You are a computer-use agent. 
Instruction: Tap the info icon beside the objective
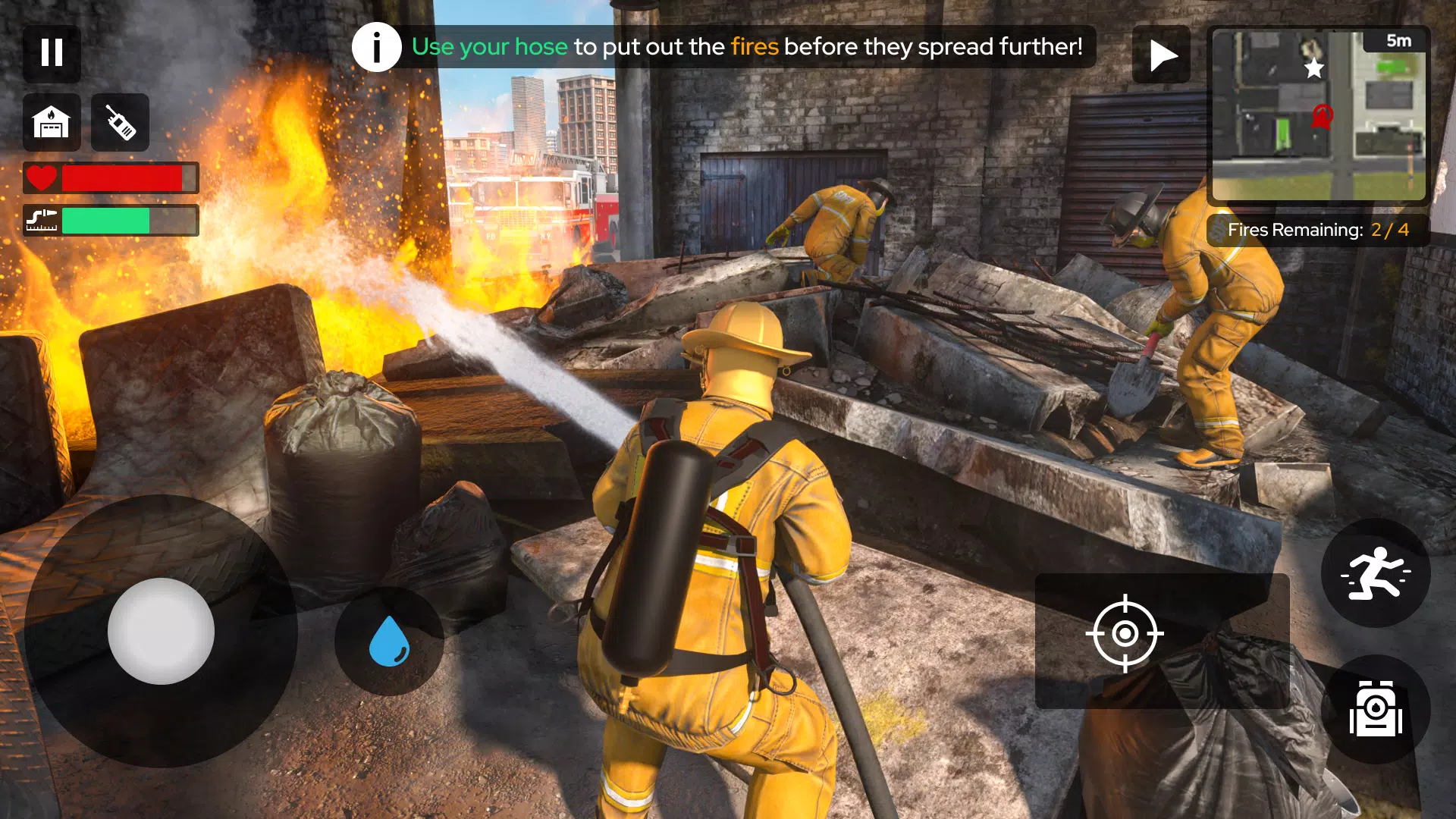pos(376,47)
